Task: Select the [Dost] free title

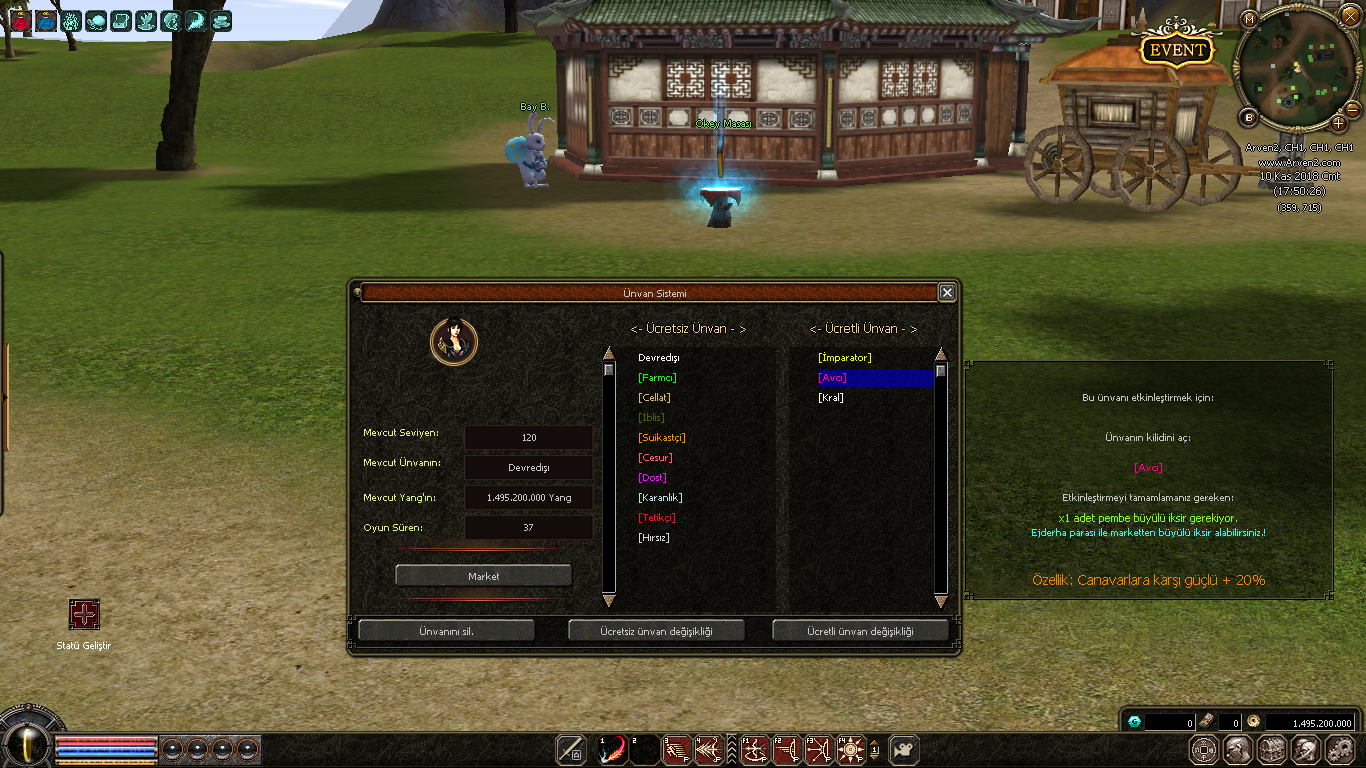Action: (652, 478)
